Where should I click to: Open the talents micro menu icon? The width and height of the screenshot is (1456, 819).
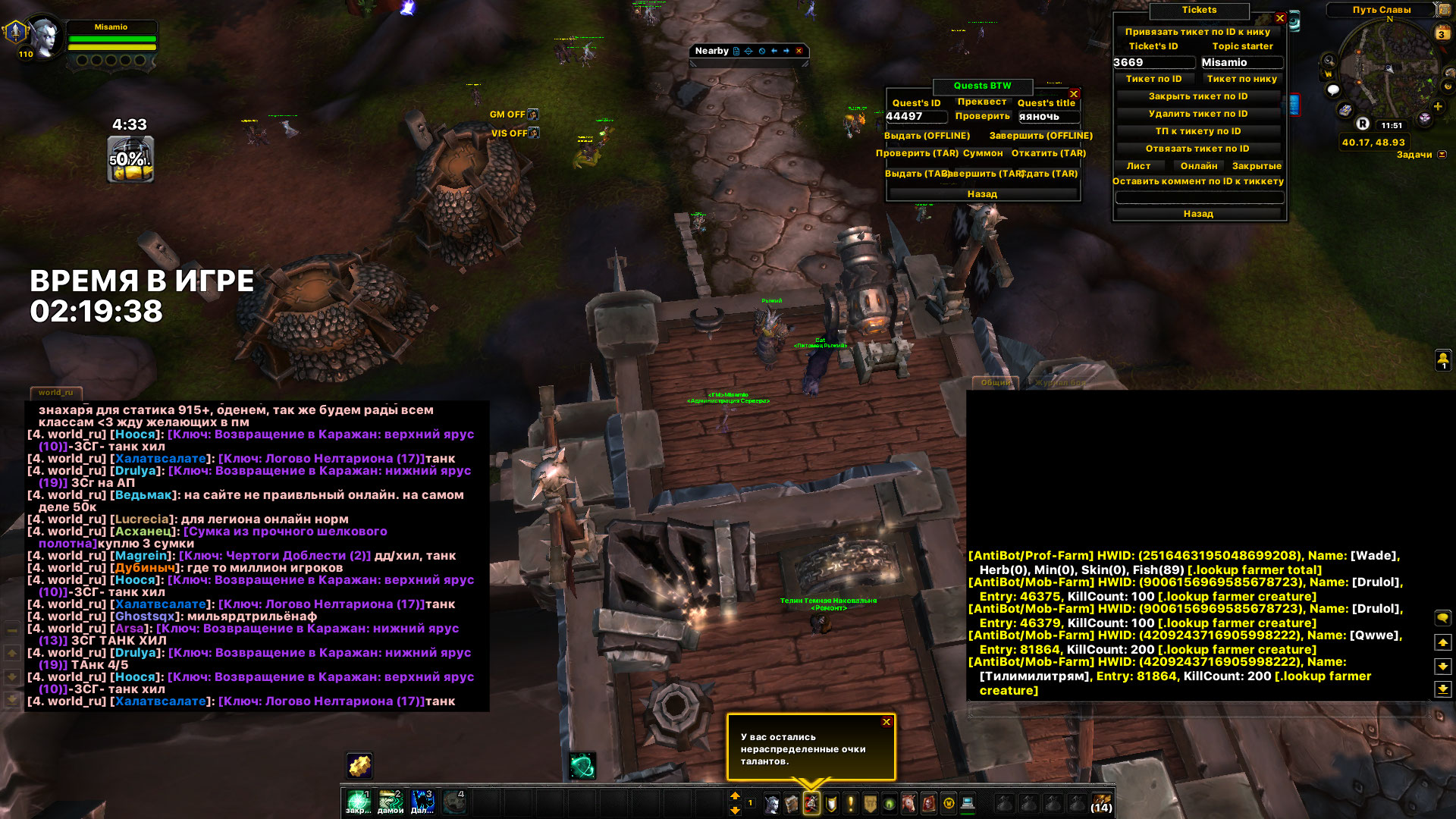pyautogui.click(x=811, y=804)
